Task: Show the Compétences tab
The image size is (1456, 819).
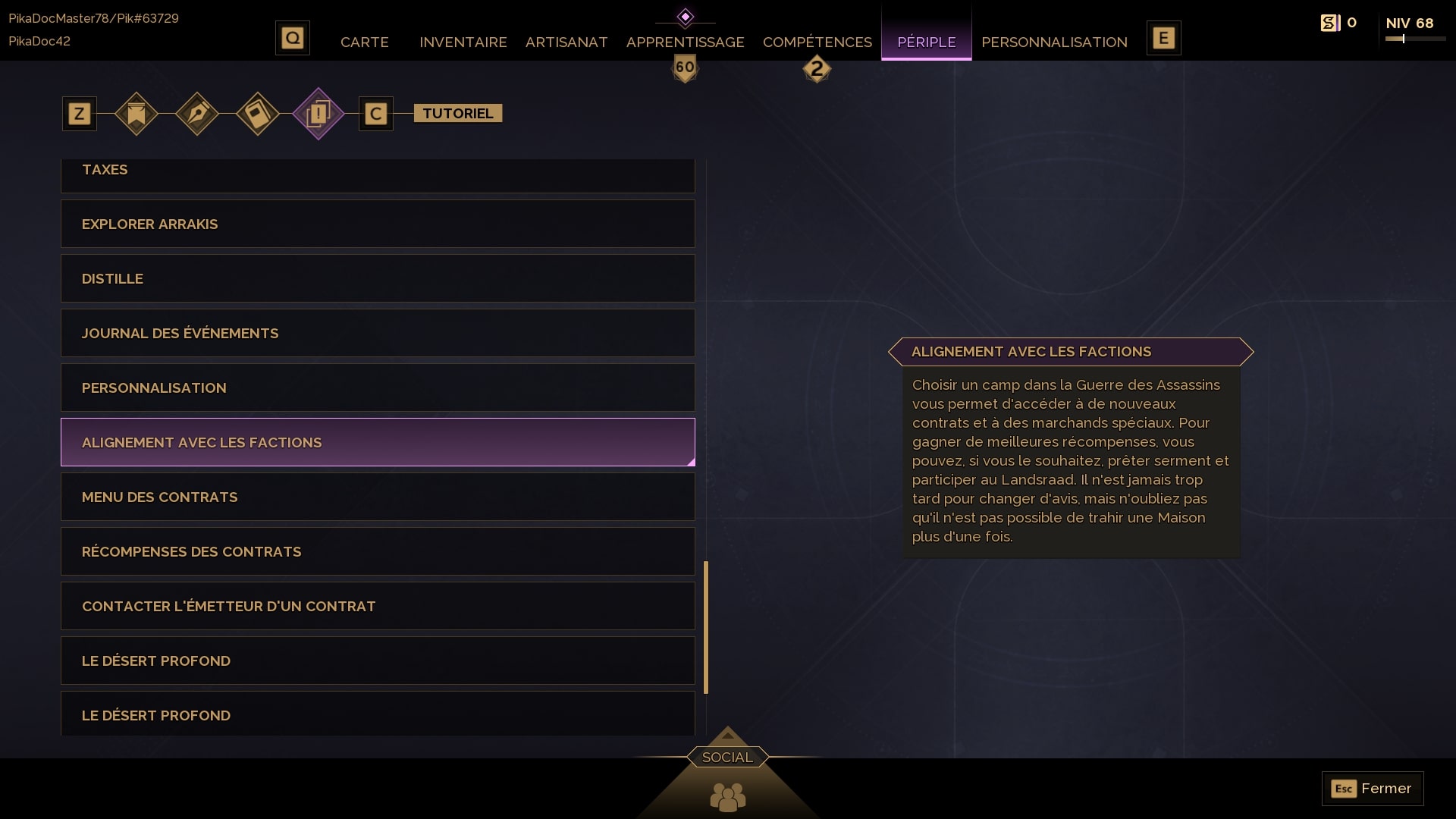Action: click(x=817, y=42)
